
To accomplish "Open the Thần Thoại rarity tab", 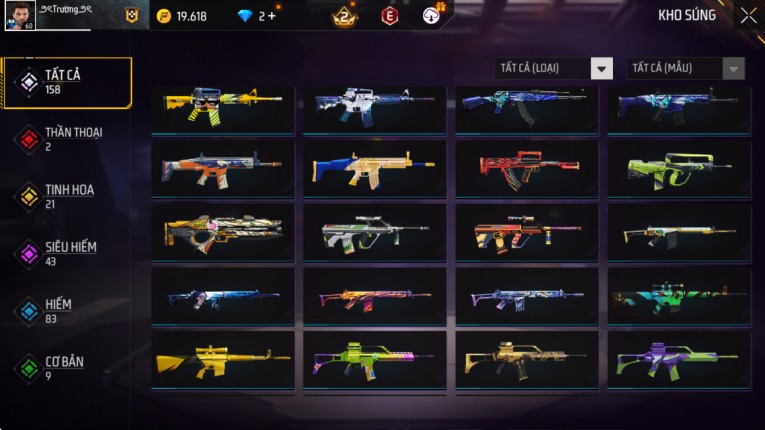I will pos(67,139).
